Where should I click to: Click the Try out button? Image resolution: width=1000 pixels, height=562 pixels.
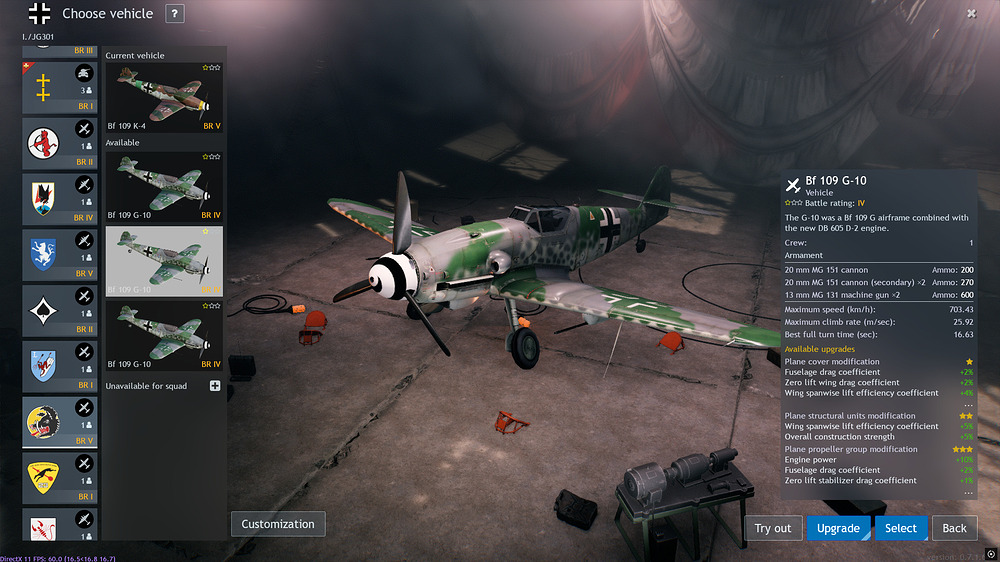coord(772,528)
